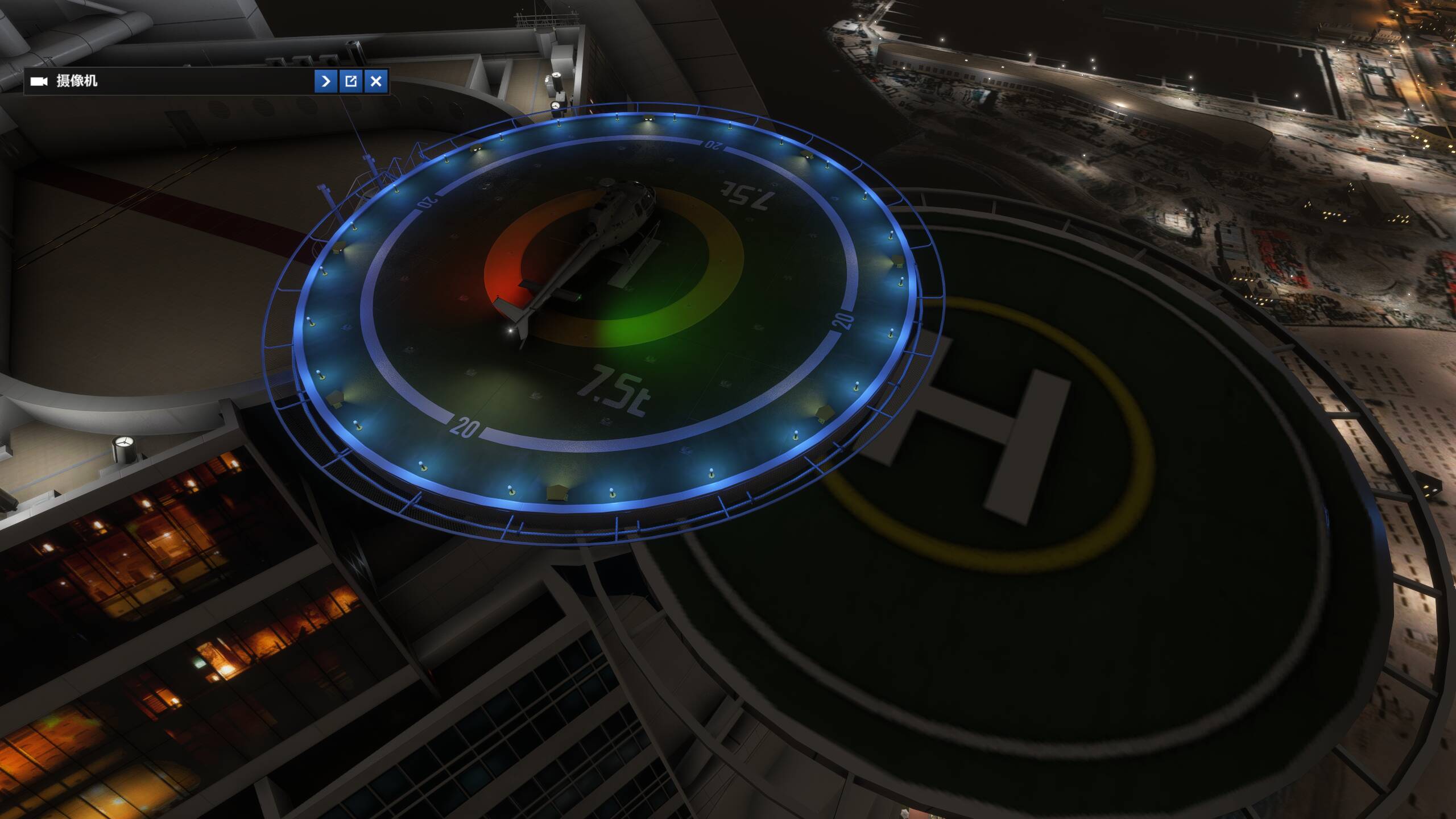Expand the 摄像机 panel with the arrow
The height and width of the screenshot is (819, 1456).
tap(326, 82)
